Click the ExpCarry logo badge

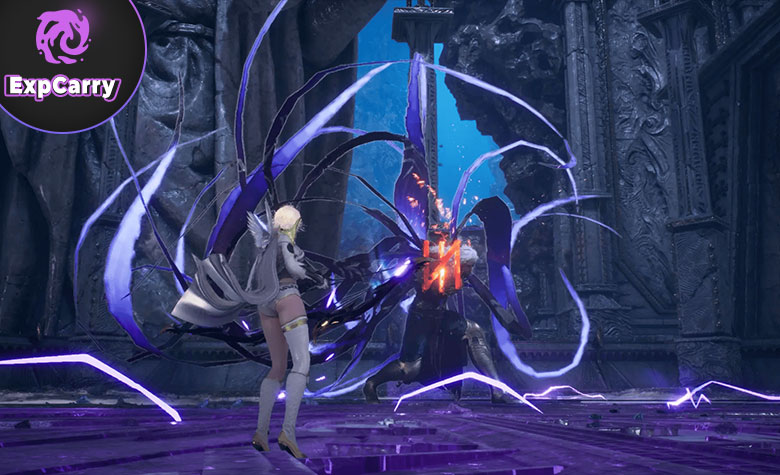[62, 56]
